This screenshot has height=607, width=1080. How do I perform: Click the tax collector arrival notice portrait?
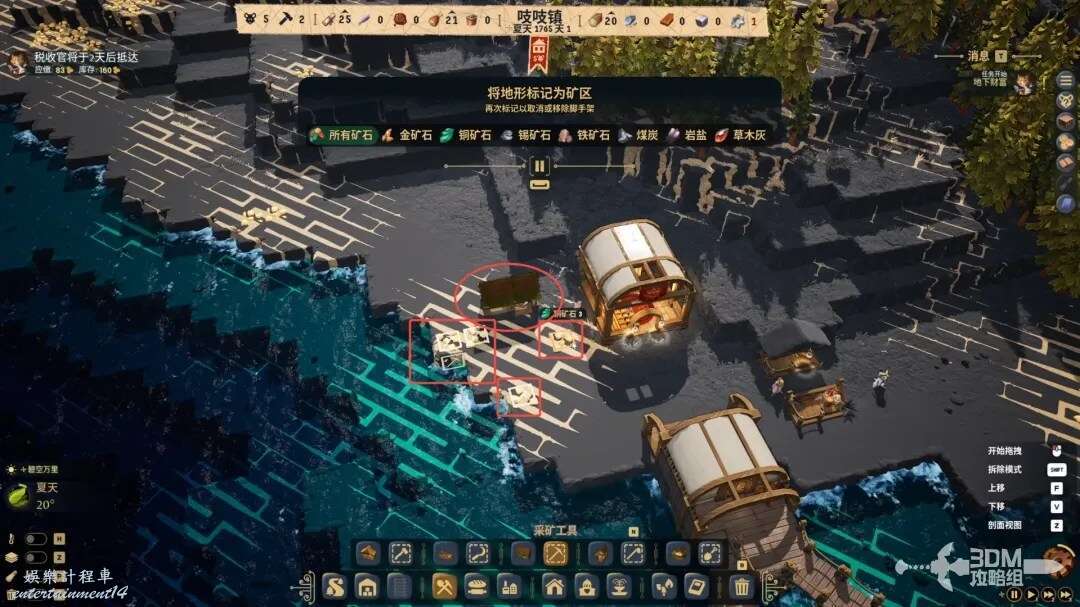tap(17, 64)
